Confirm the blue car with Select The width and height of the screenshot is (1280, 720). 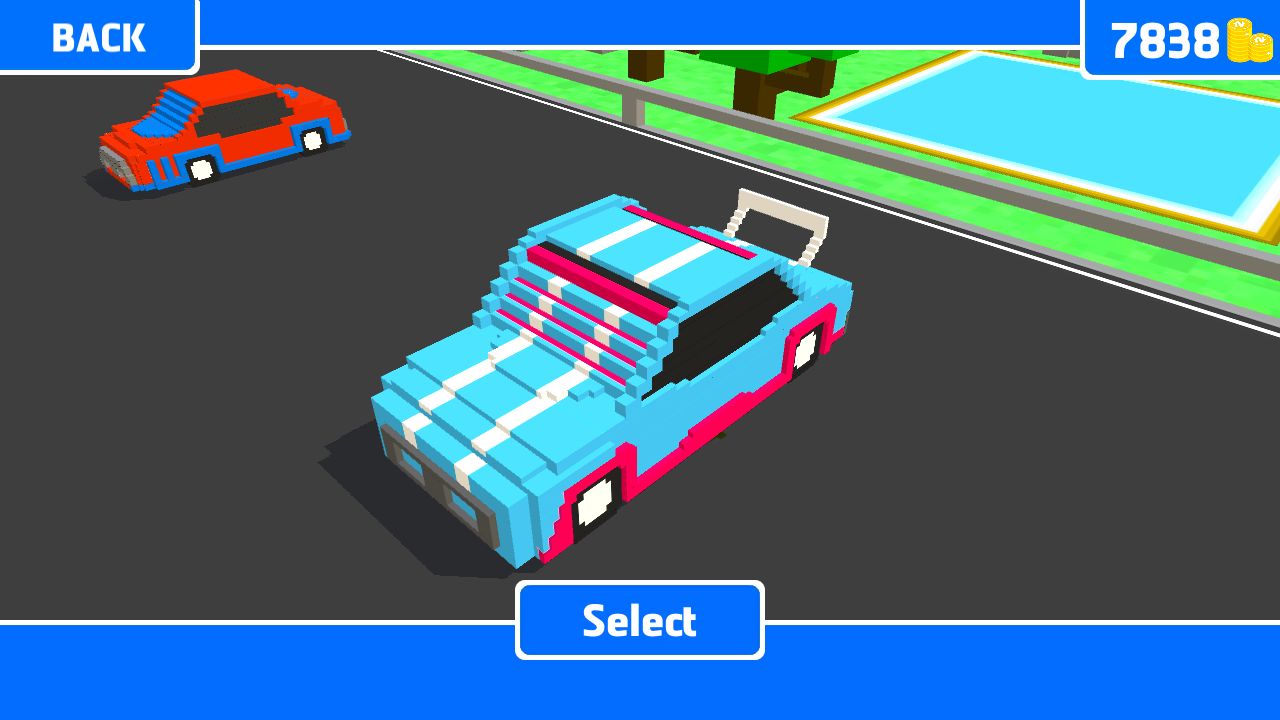640,620
